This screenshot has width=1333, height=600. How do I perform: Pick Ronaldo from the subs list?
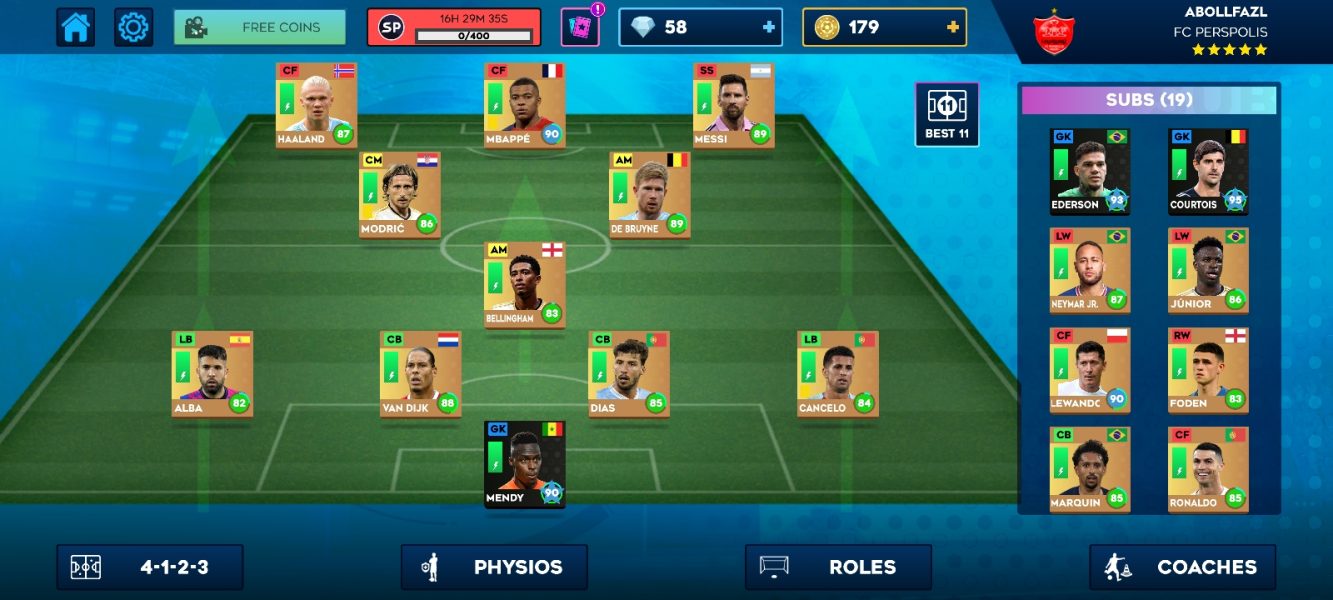click(1208, 469)
